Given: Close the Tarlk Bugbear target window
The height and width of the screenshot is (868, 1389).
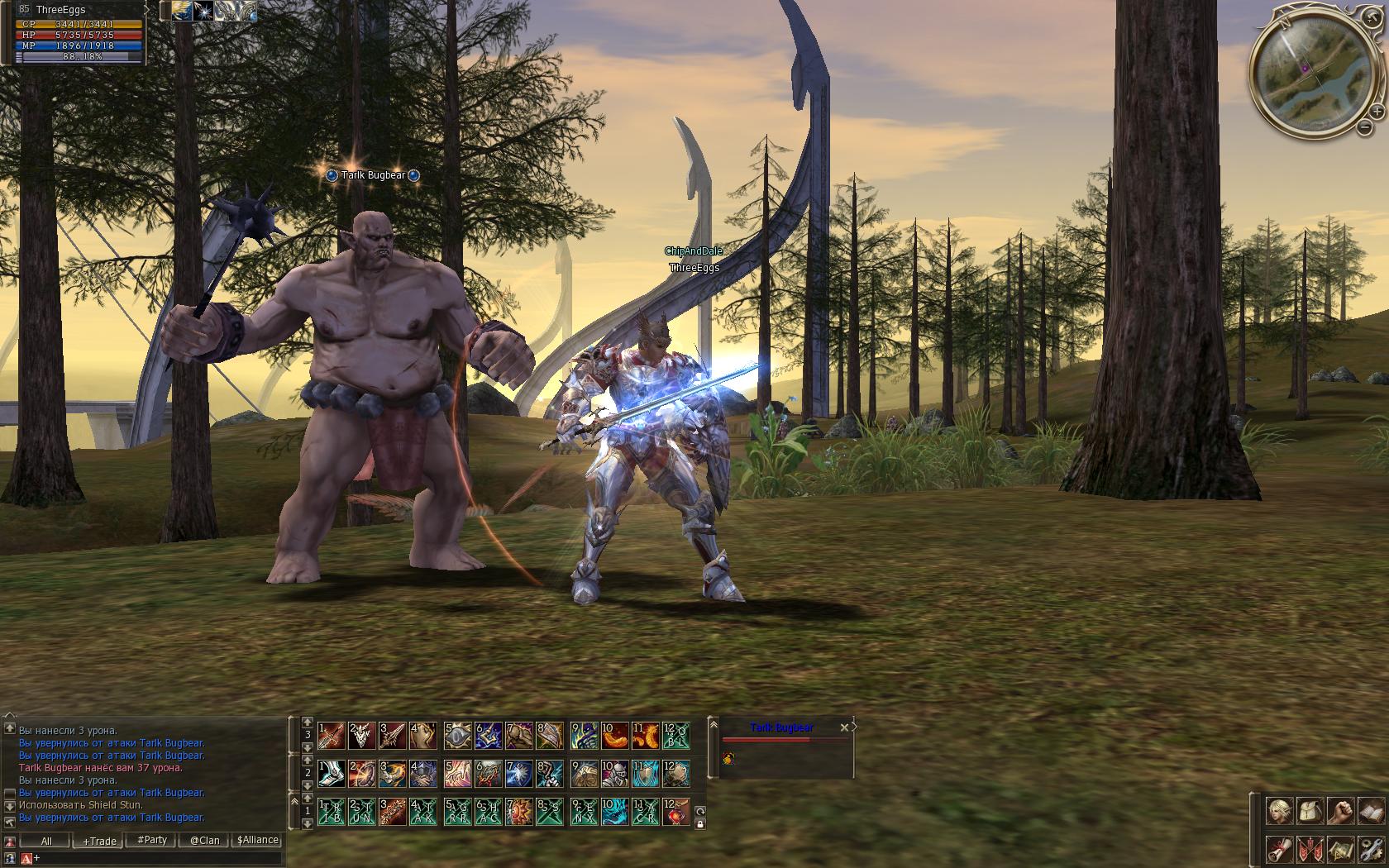Looking at the screenshot, I should [844, 727].
